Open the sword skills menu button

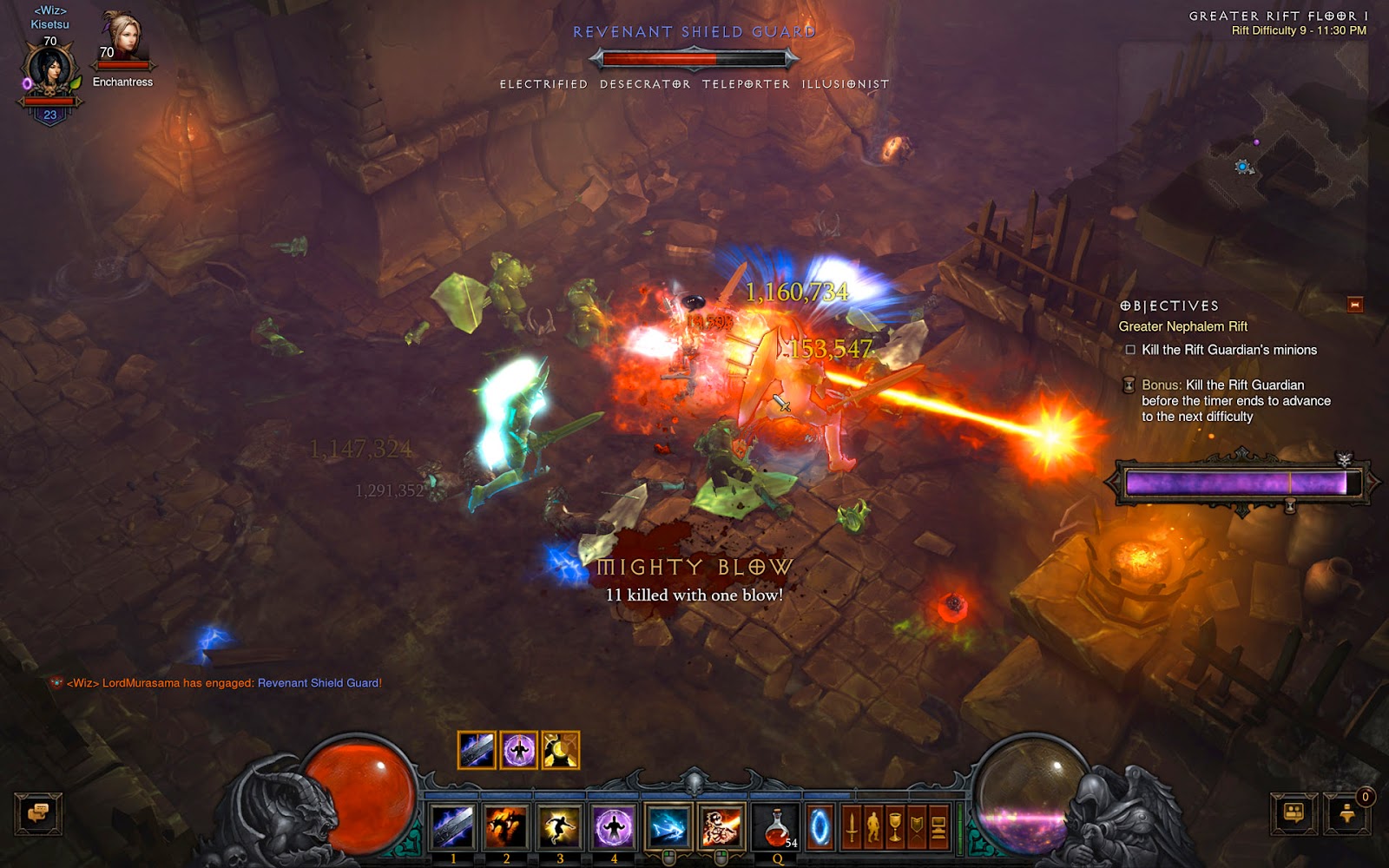pyautogui.click(x=852, y=827)
